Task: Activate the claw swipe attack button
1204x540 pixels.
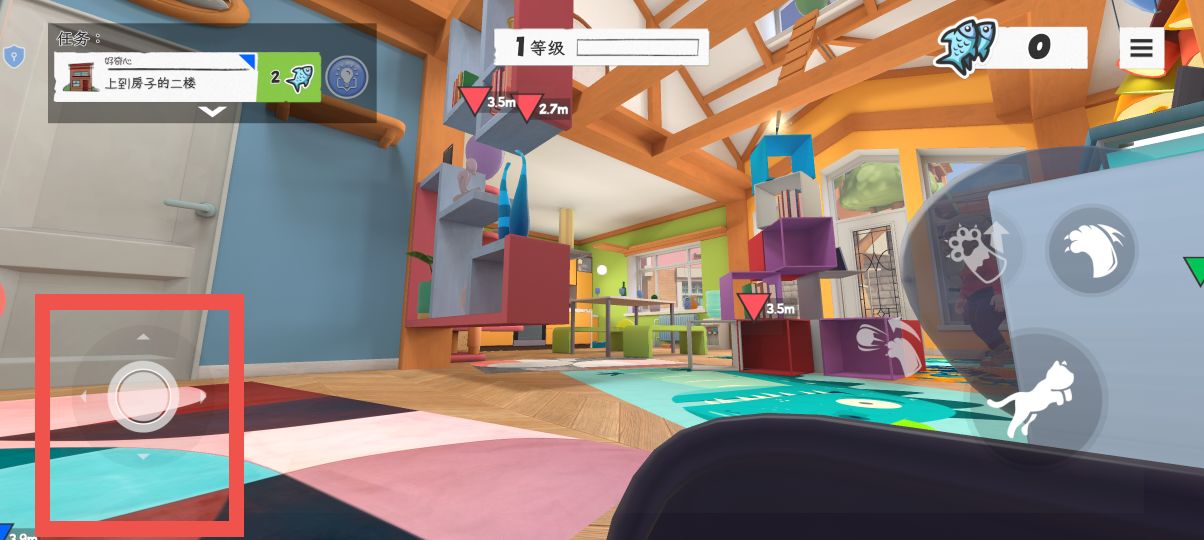Action: pyautogui.click(x=1090, y=250)
